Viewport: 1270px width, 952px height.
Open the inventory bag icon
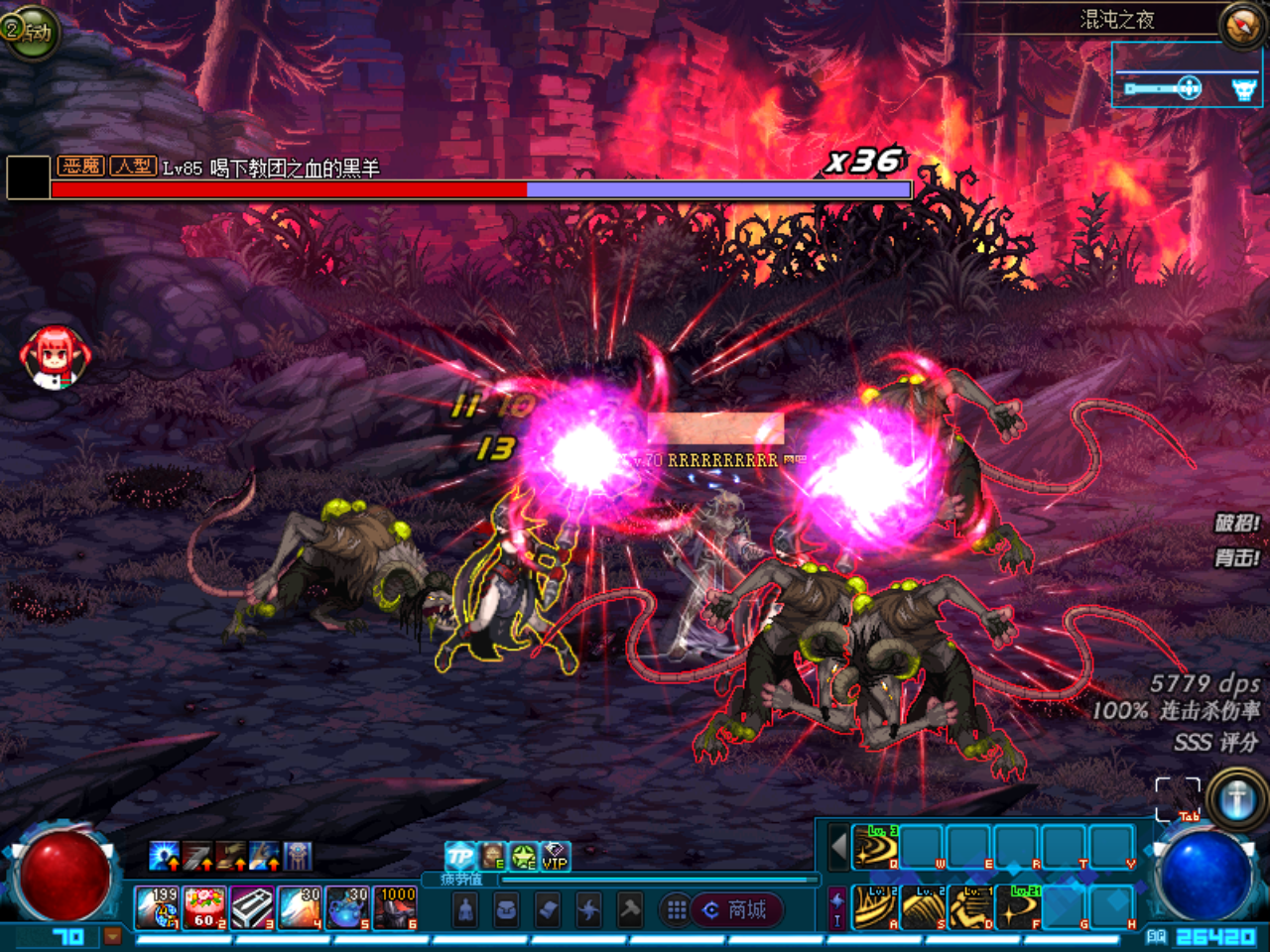[x=508, y=909]
